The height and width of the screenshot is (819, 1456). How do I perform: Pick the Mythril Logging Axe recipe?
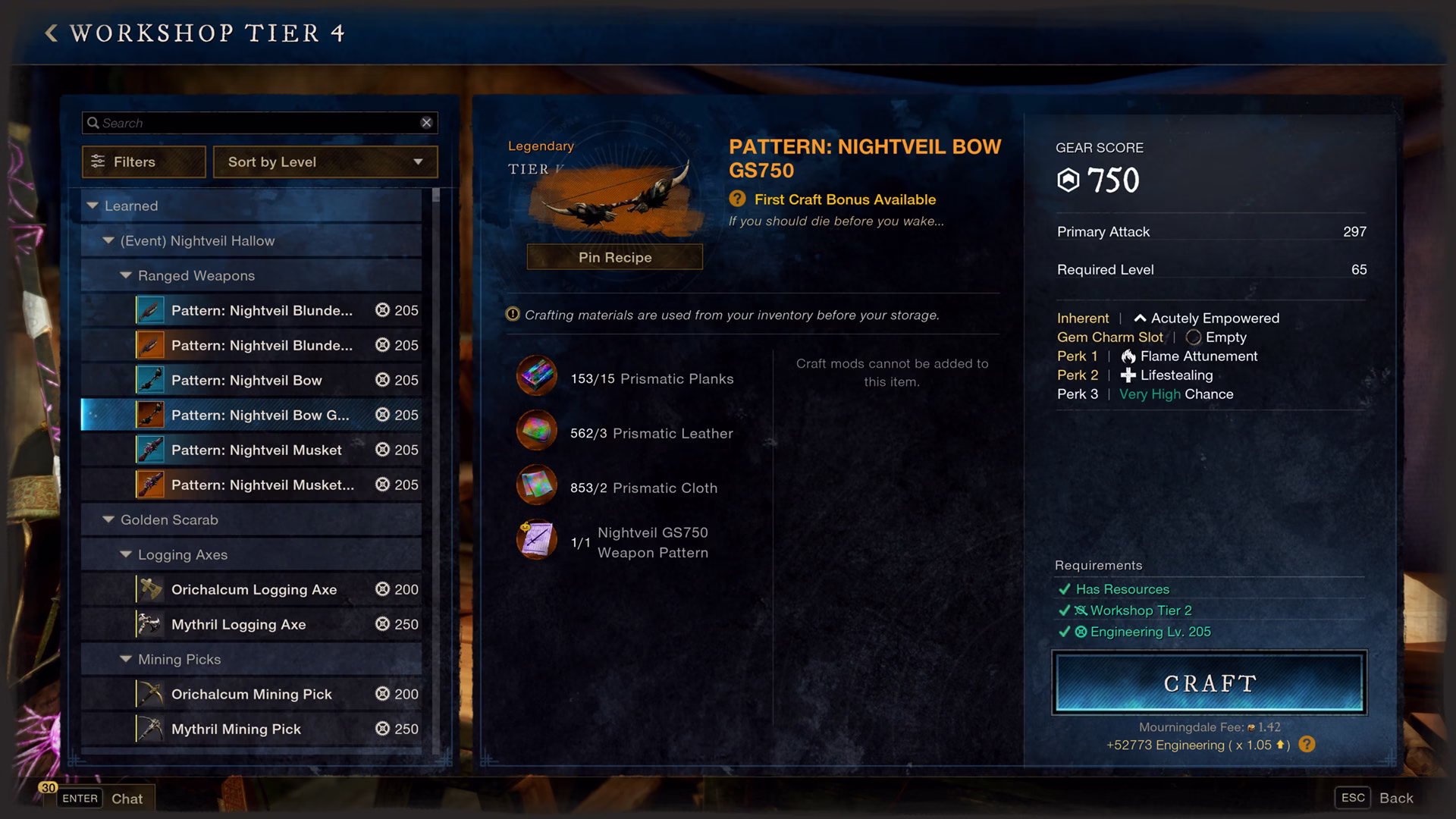click(239, 624)
